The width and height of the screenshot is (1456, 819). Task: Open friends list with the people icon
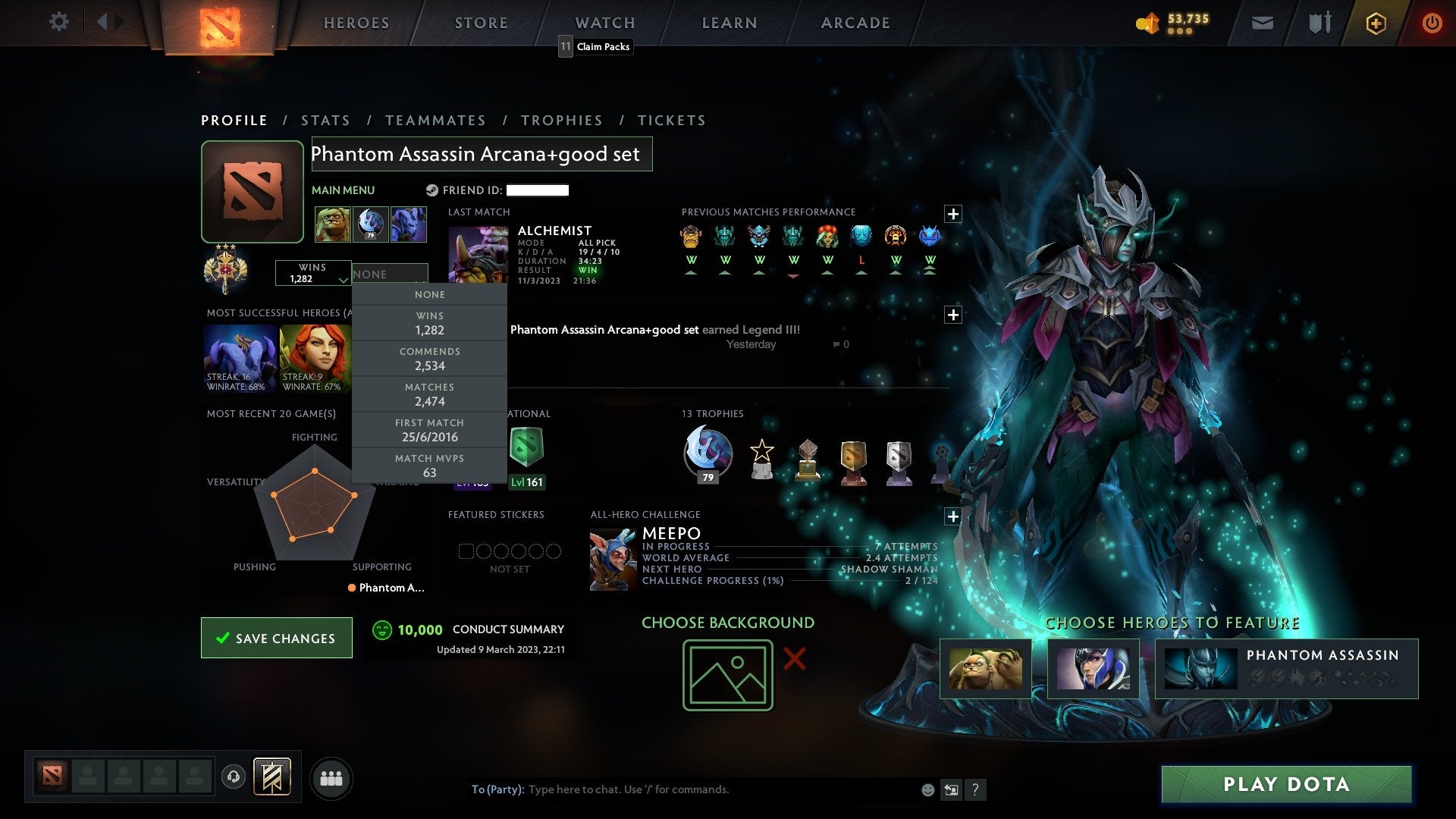[x=331, y=778]
